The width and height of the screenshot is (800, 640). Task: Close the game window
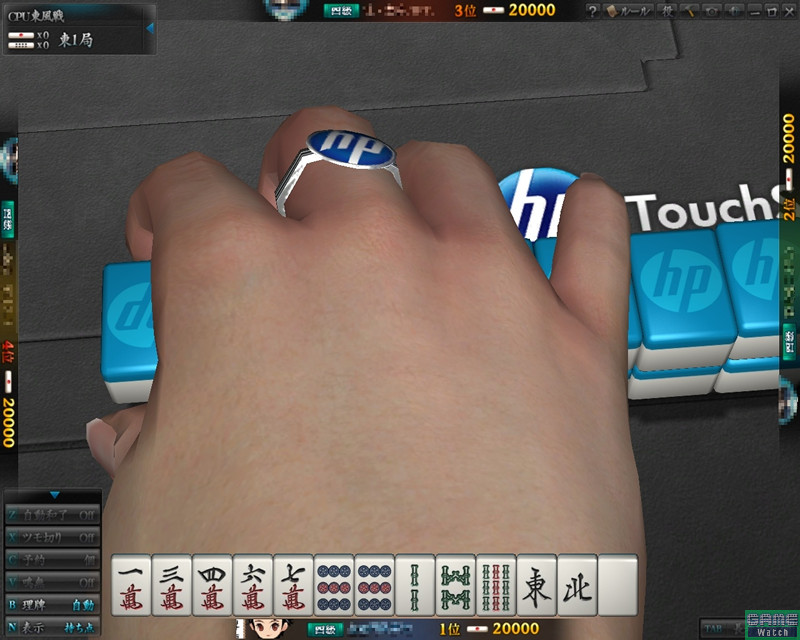click(788, 10)
